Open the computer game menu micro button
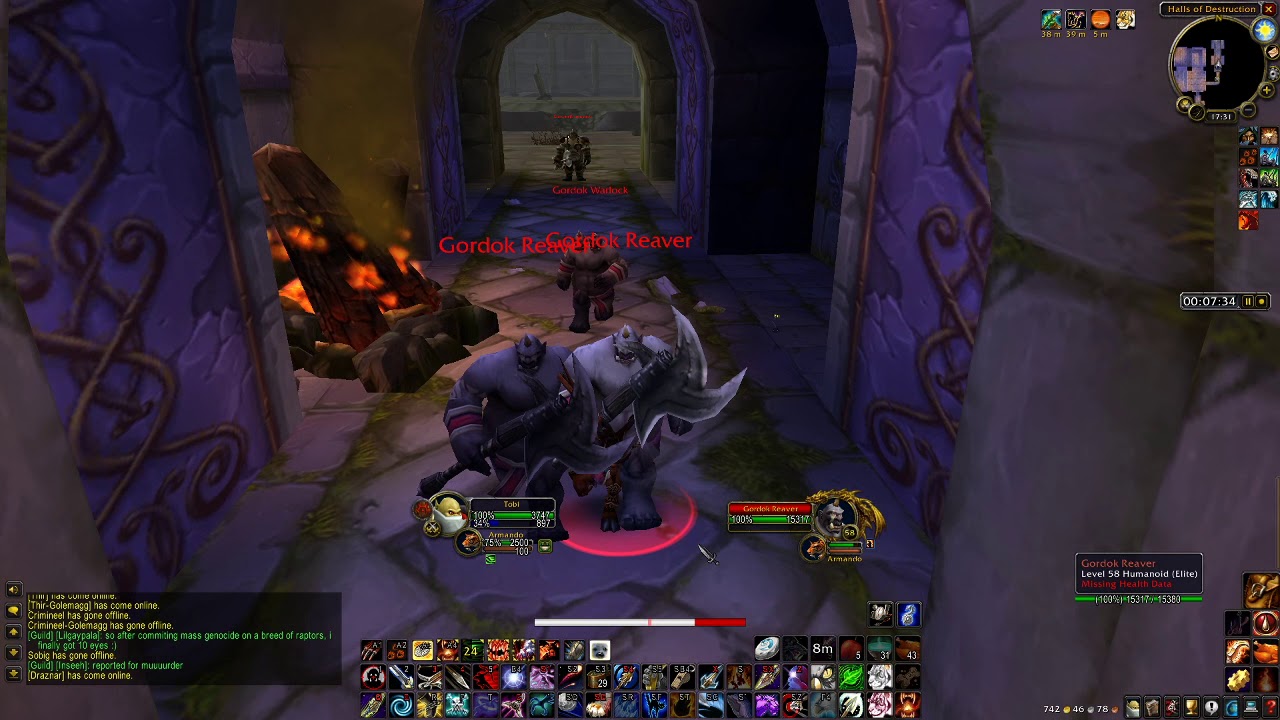 (x=1250, y=709)
